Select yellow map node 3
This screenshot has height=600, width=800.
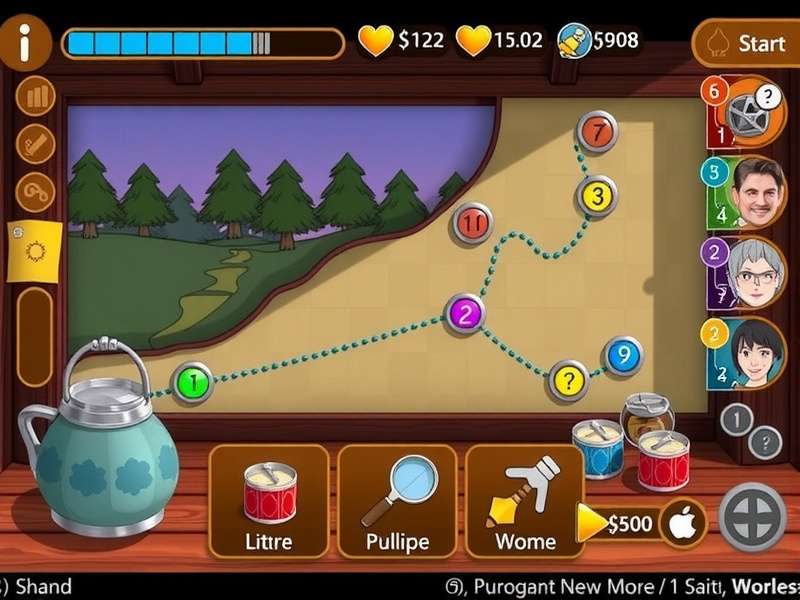pyautogui.click(x=596, y=196)
